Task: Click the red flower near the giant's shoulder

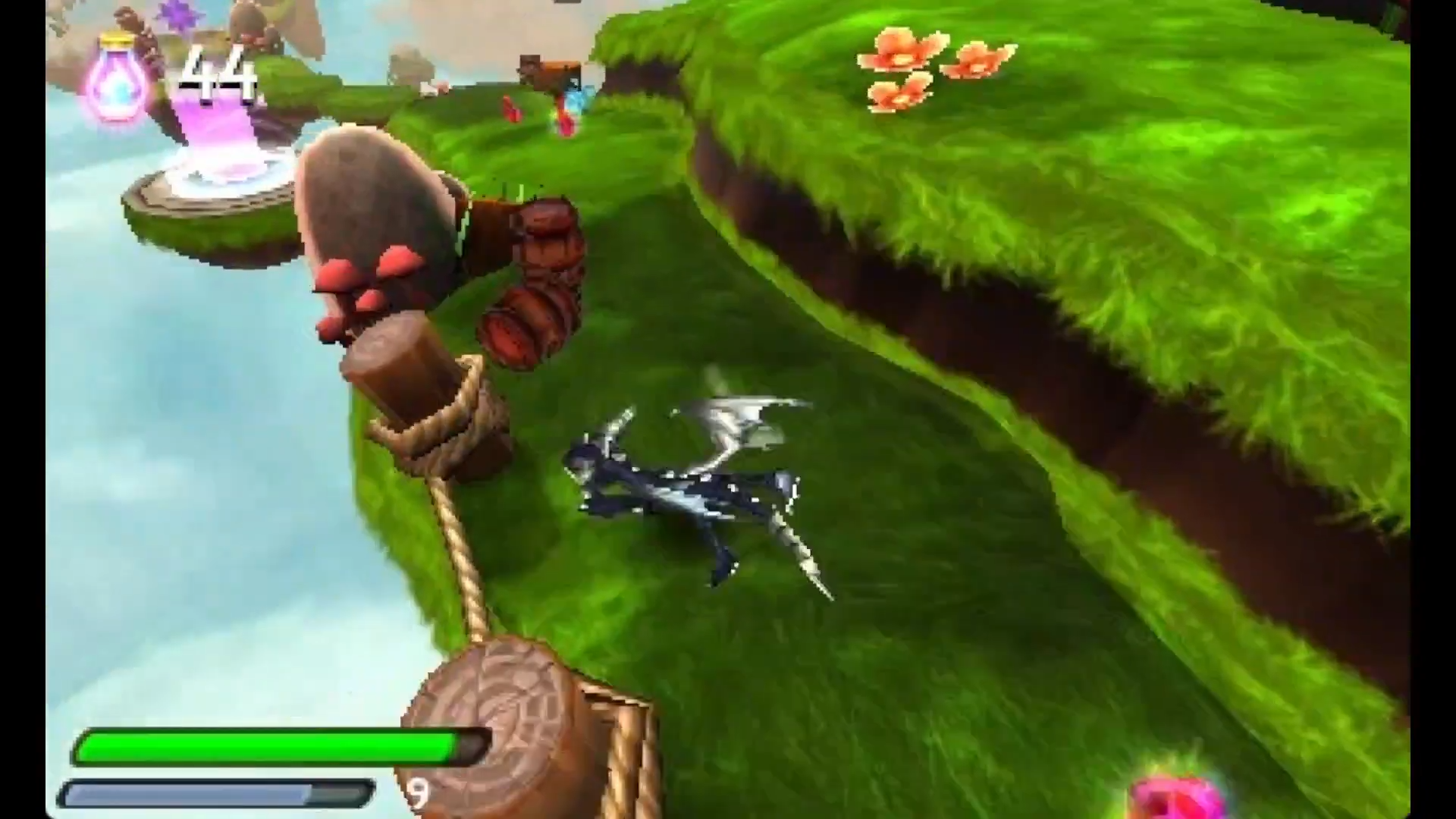Action: click(510, 110)
